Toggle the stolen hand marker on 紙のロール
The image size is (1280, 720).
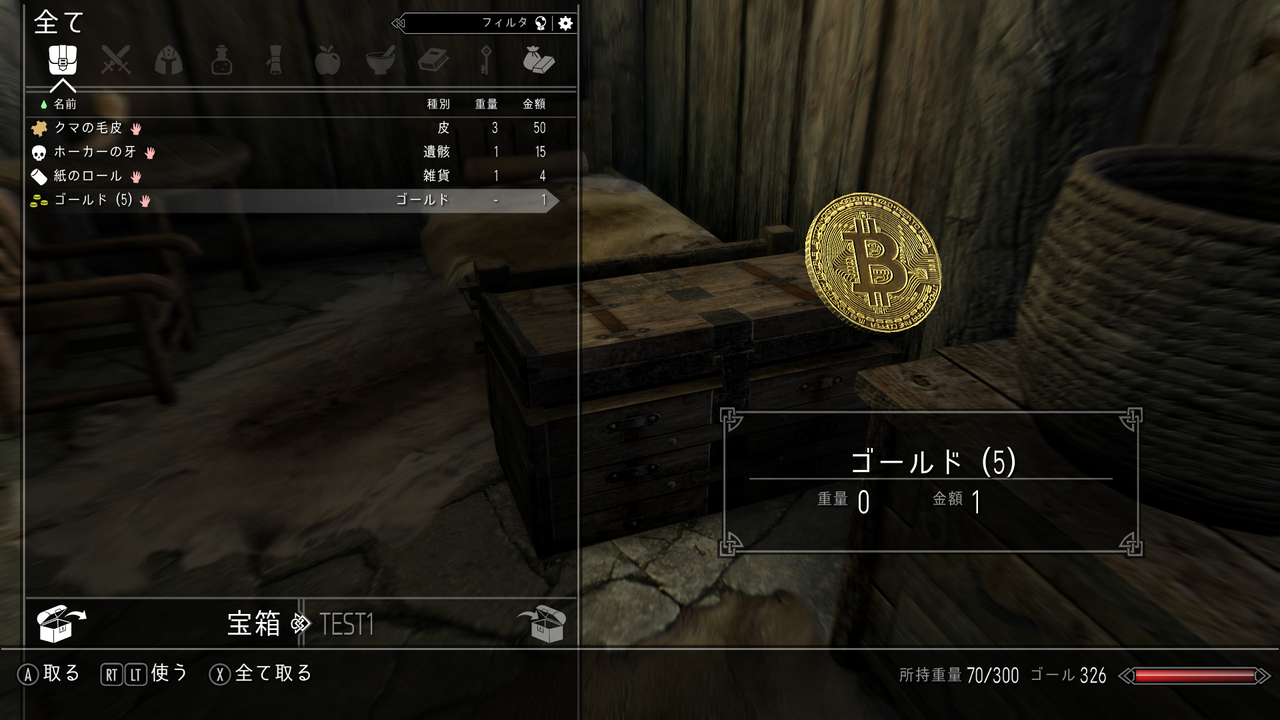click(135, 176)
